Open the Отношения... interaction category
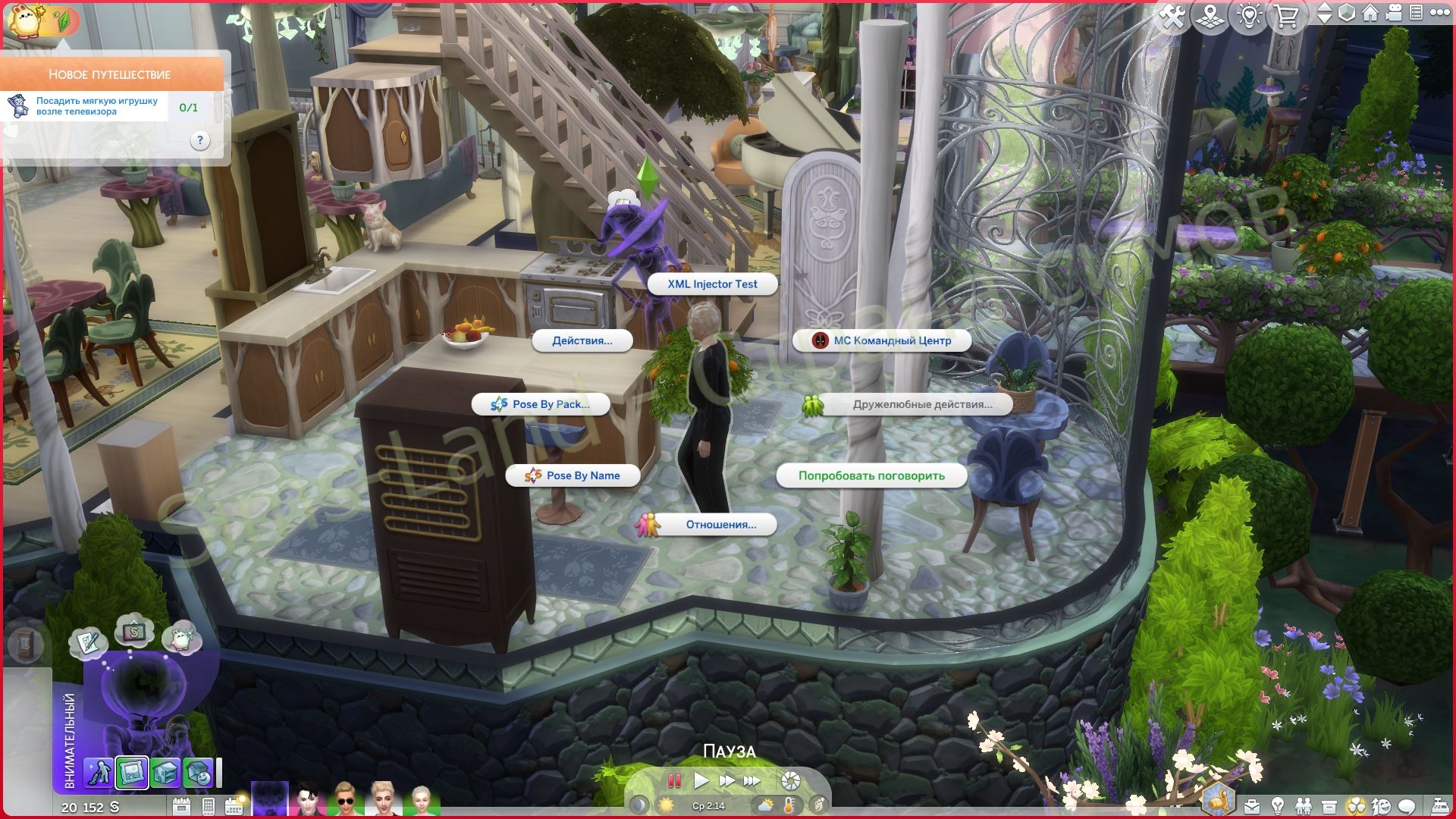Image resolution: width=1456 pixels, height=819 pixels. point(712,525)
